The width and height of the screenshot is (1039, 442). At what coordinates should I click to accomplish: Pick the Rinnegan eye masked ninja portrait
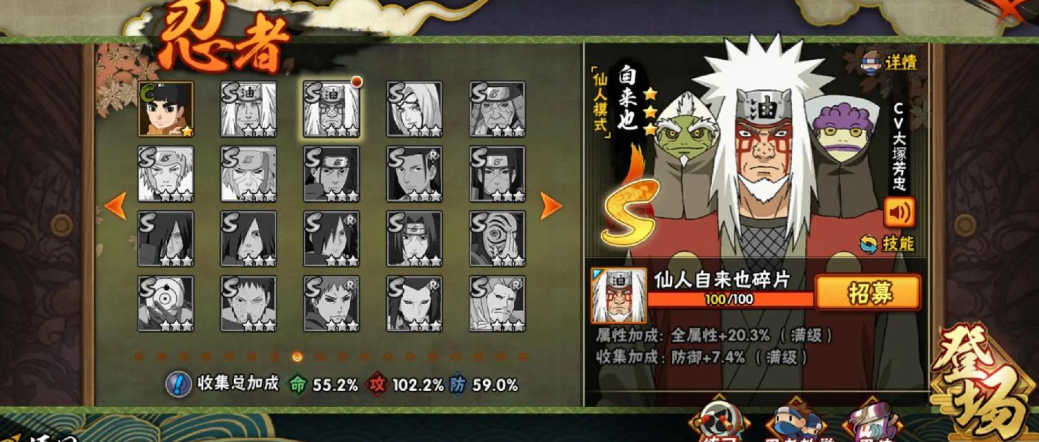(x=497, y=238)
